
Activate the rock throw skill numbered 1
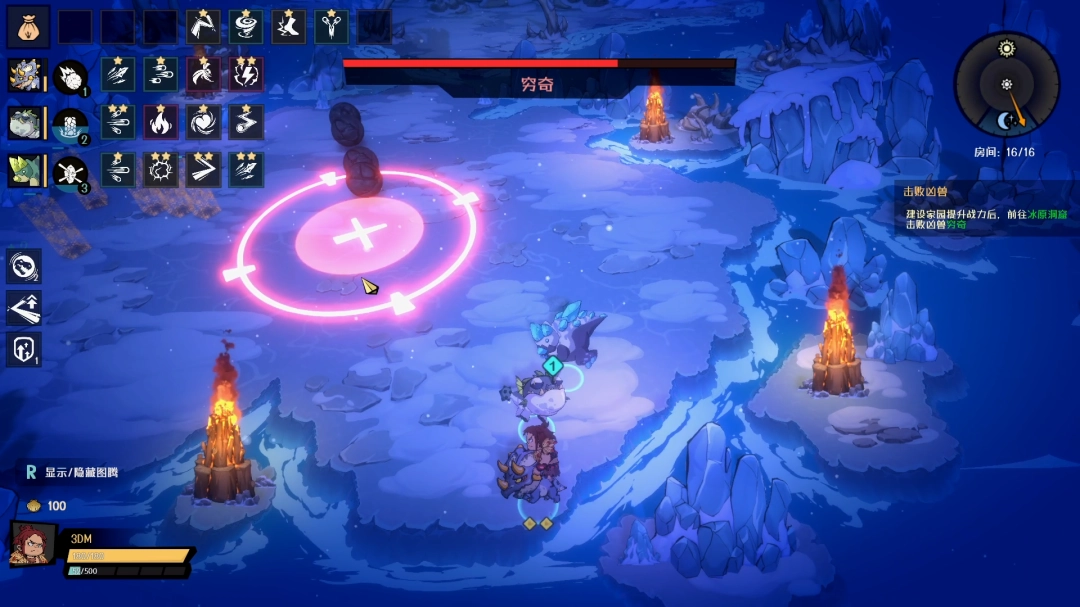point(69,77)
